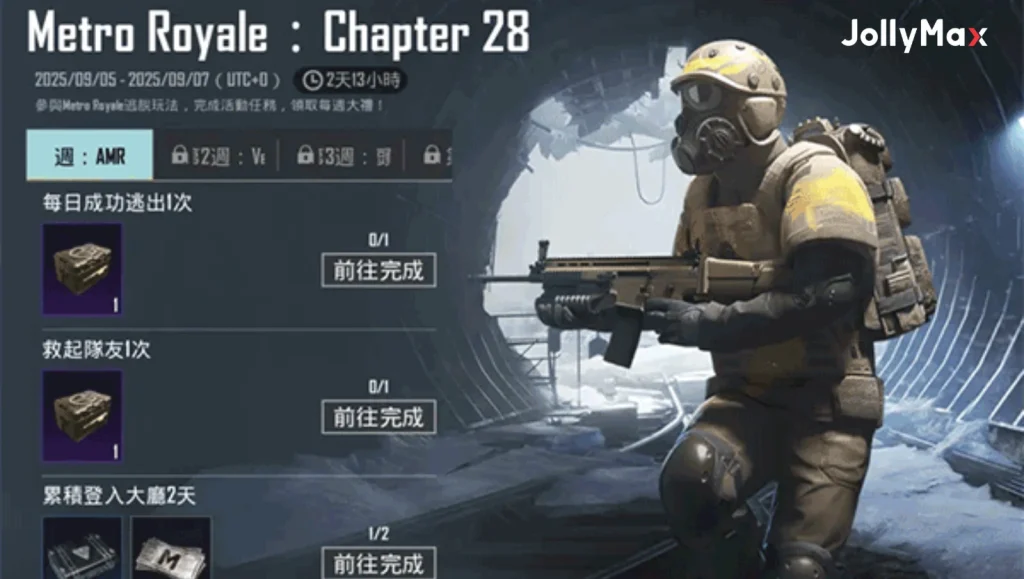This screenshot has width=1024, height=579.
Task: Open the locked week 2 tab
Action: [x=218, y=155]
